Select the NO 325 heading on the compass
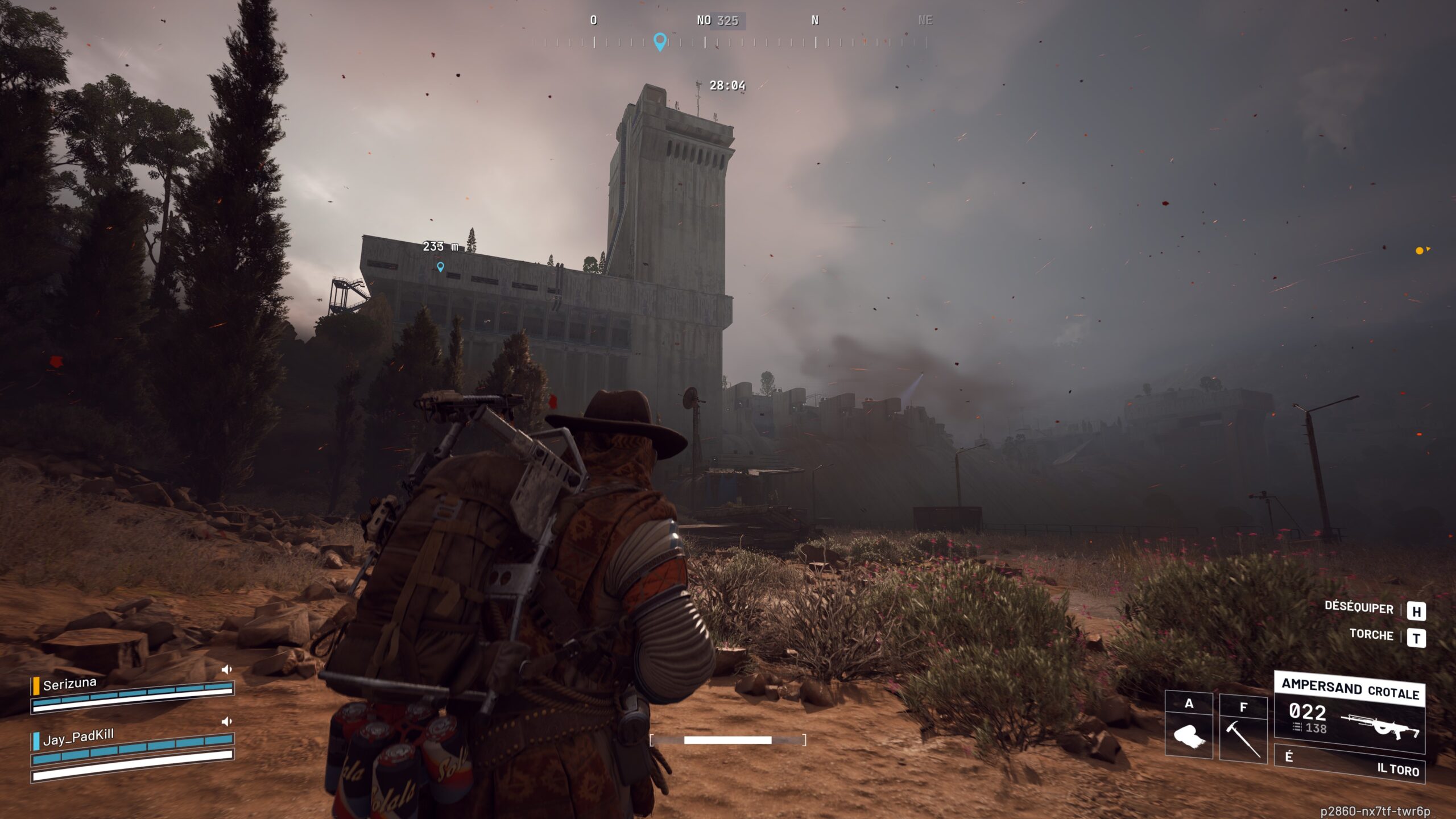The width and height of the screenshot is (1456, 819). pyautogui.click(x=717, y=20)
